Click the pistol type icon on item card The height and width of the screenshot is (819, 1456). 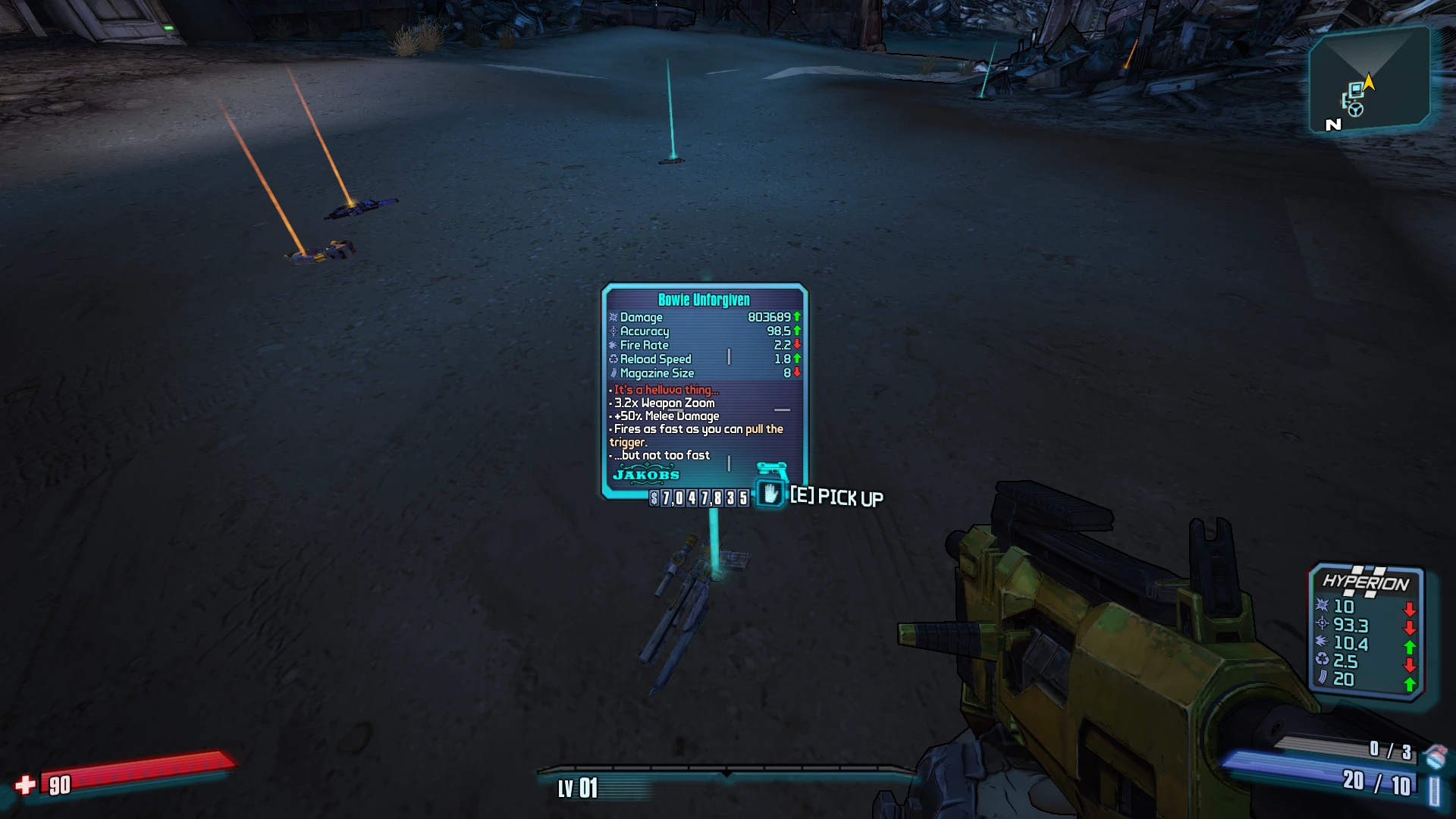(x=772, y=470)
